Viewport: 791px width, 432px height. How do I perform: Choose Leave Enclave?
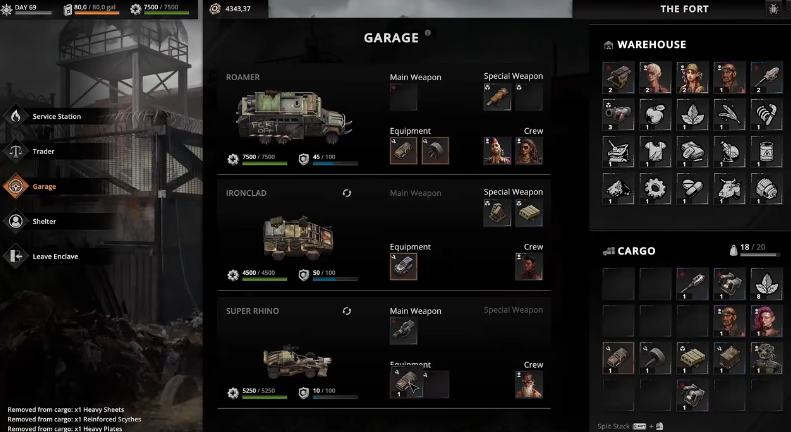coord(54,256)
